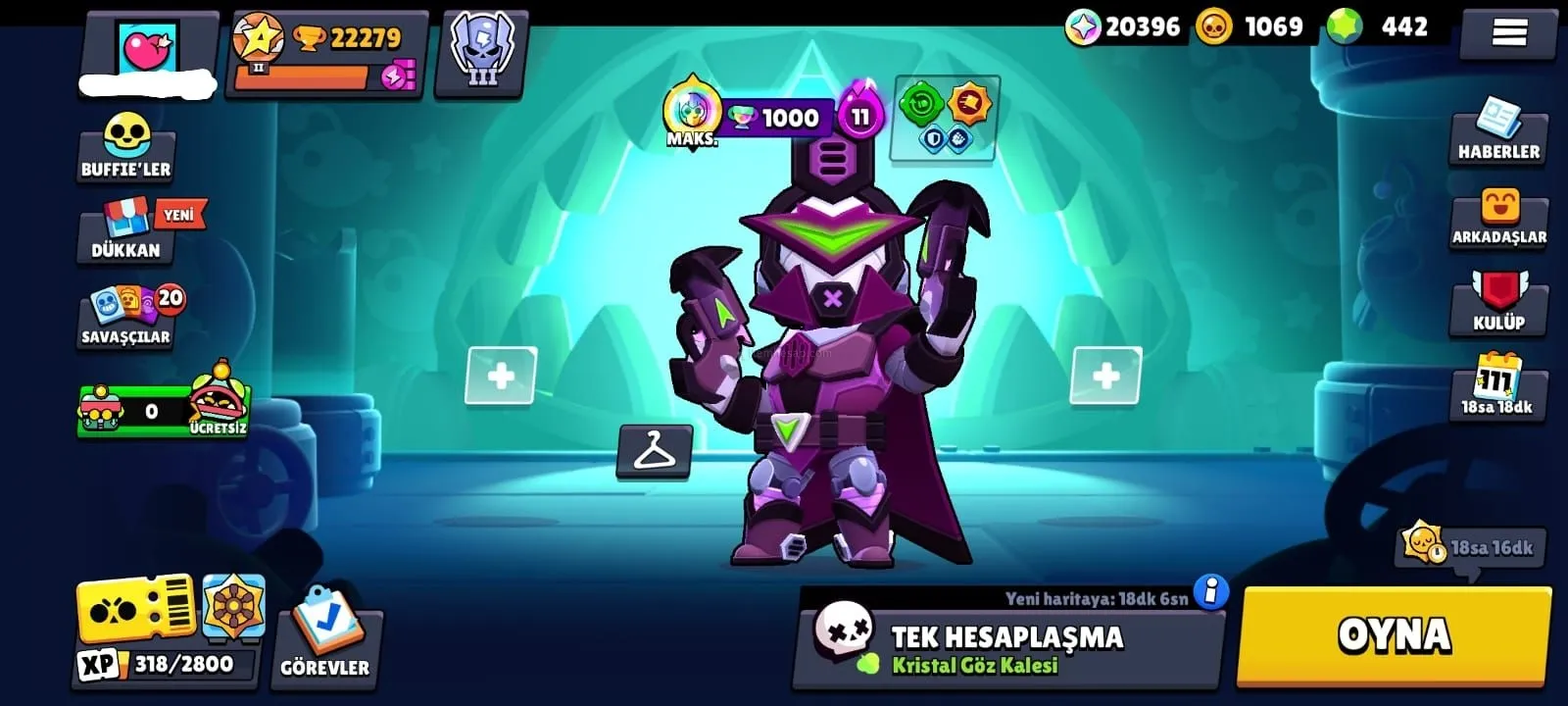Open the player profile heart icon
Viewport: 1568px width, 706px height.
148,47
